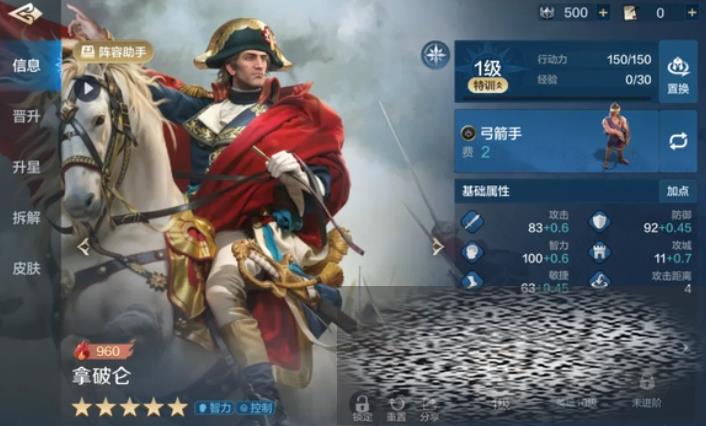Play the hero's voice or animation preview
Image resolution: width=706 pixels, height=426 pixels.
tap(87, 88)
